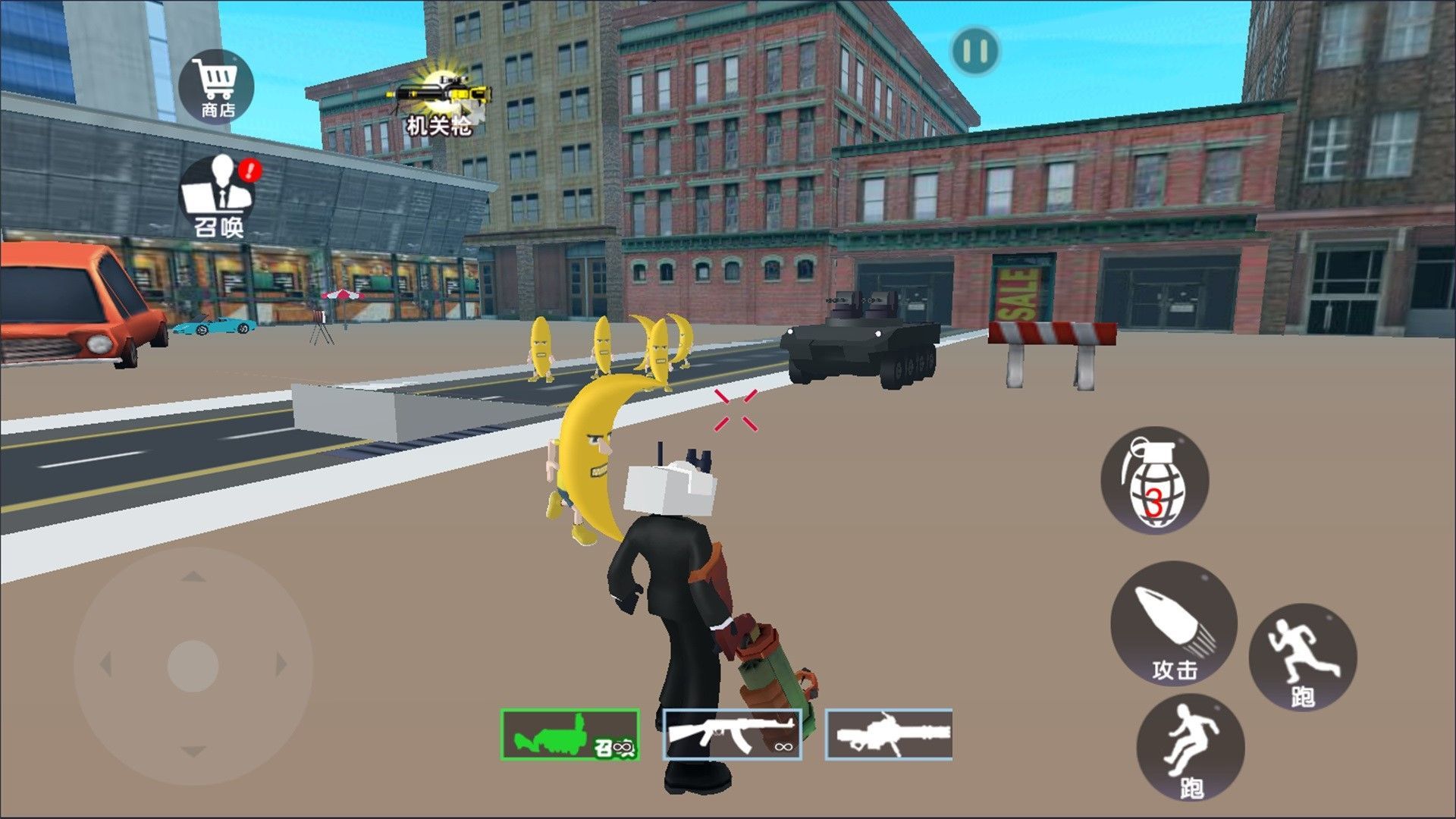1456x819 pixels.
Task: Tap the 召唤 summon icon
Action: [218, 195]
